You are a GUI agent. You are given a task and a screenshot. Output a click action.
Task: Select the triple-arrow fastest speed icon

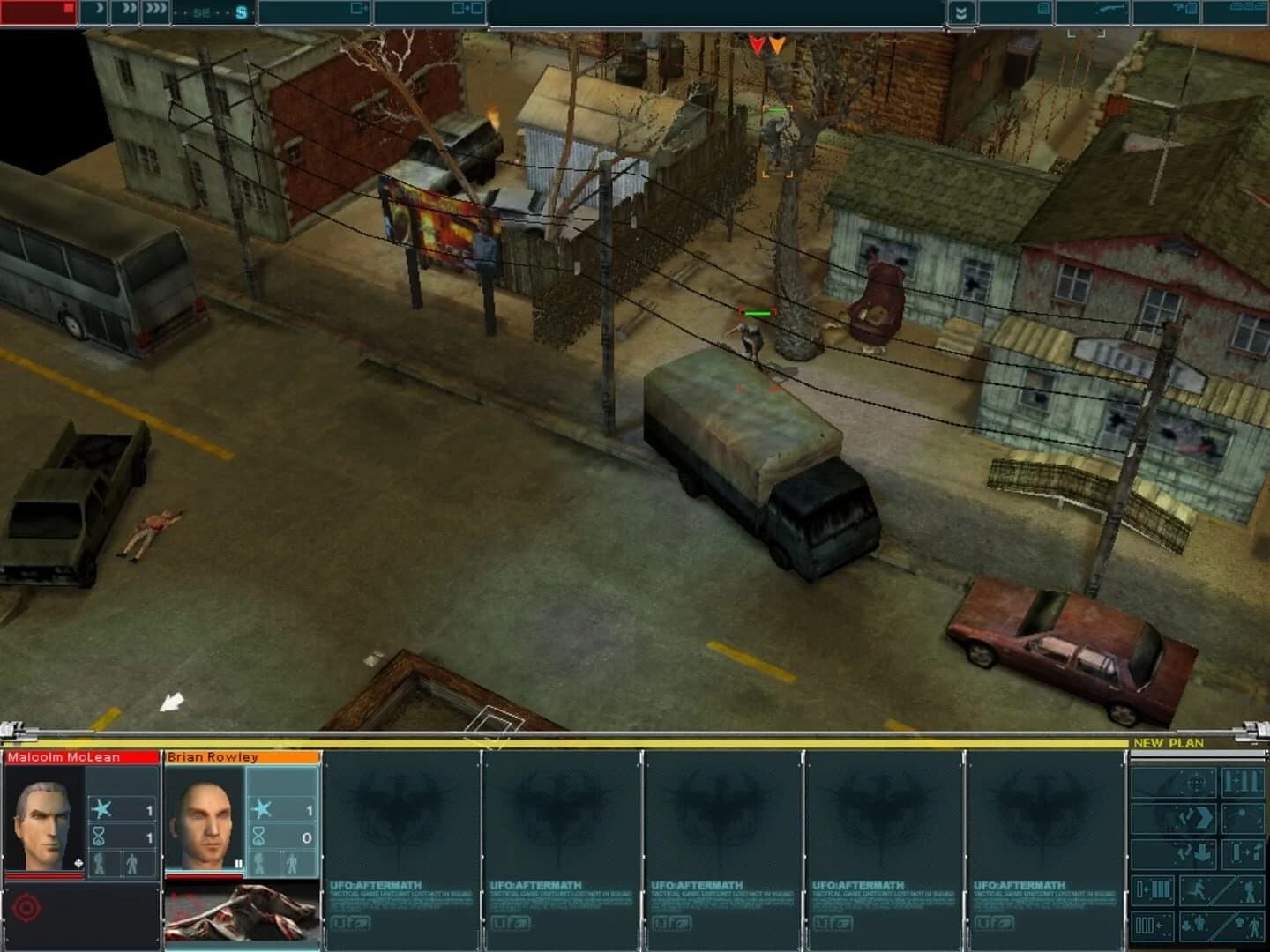(155, 11)
